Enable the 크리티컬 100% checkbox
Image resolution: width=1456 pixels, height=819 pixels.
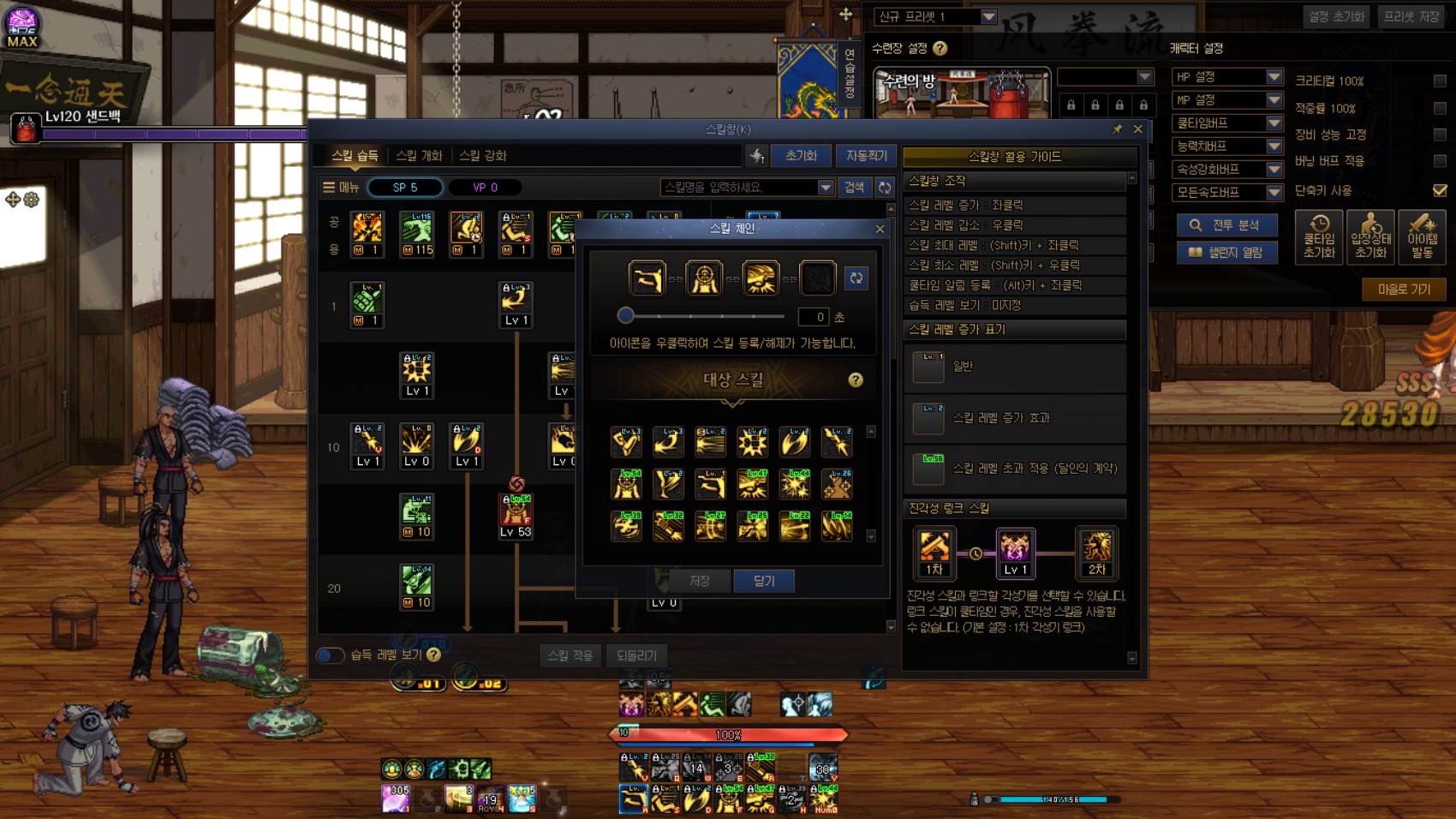(x=1440, y=81)
